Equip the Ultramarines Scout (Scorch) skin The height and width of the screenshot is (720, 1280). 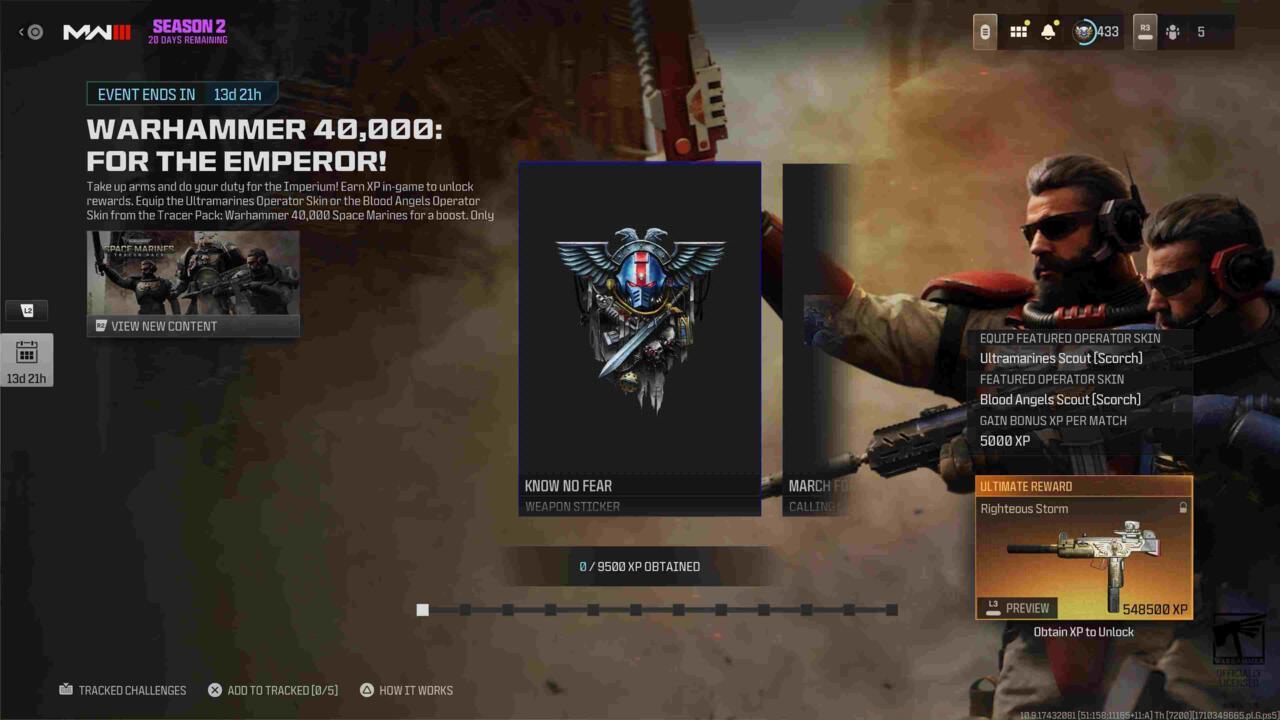(x=1061, y=358)
